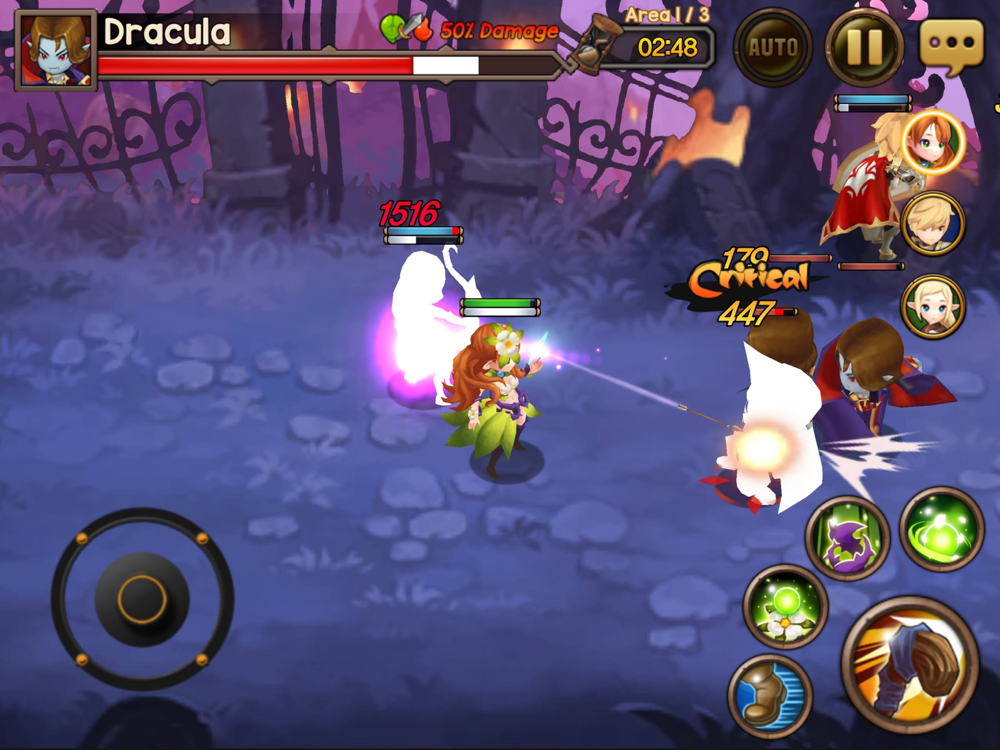The height and width of the screenshot is (750, 1000).
Task: Switch to the elf hero portrait
Action: pos(933,306)
